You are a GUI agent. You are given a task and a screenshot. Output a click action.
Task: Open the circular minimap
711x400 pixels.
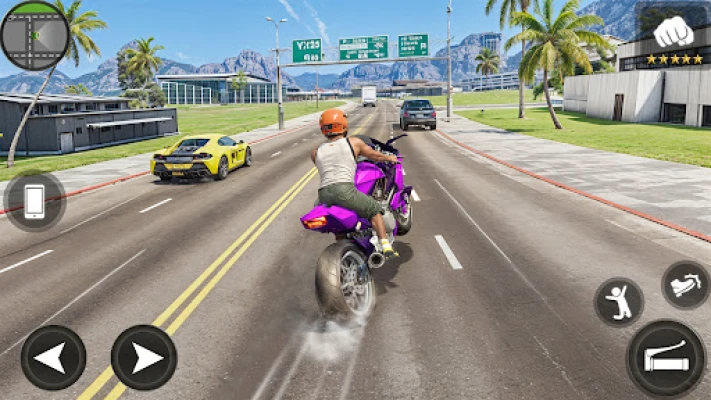pos(34,35)
